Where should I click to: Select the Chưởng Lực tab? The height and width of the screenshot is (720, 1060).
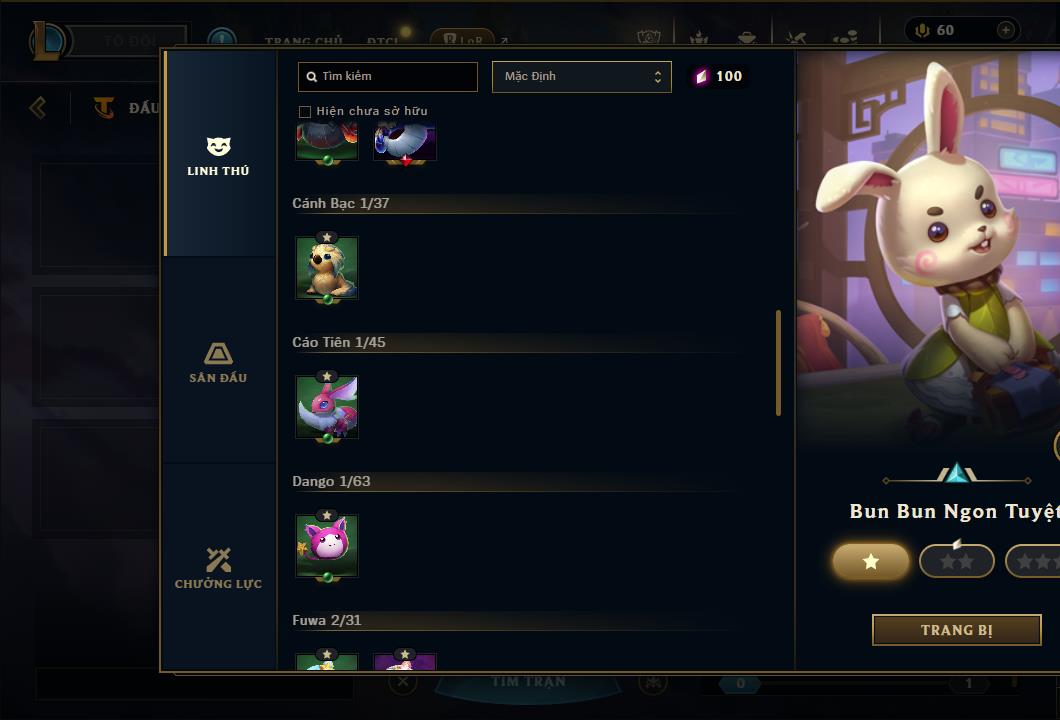pyautogui.click(x=218, y=568)
